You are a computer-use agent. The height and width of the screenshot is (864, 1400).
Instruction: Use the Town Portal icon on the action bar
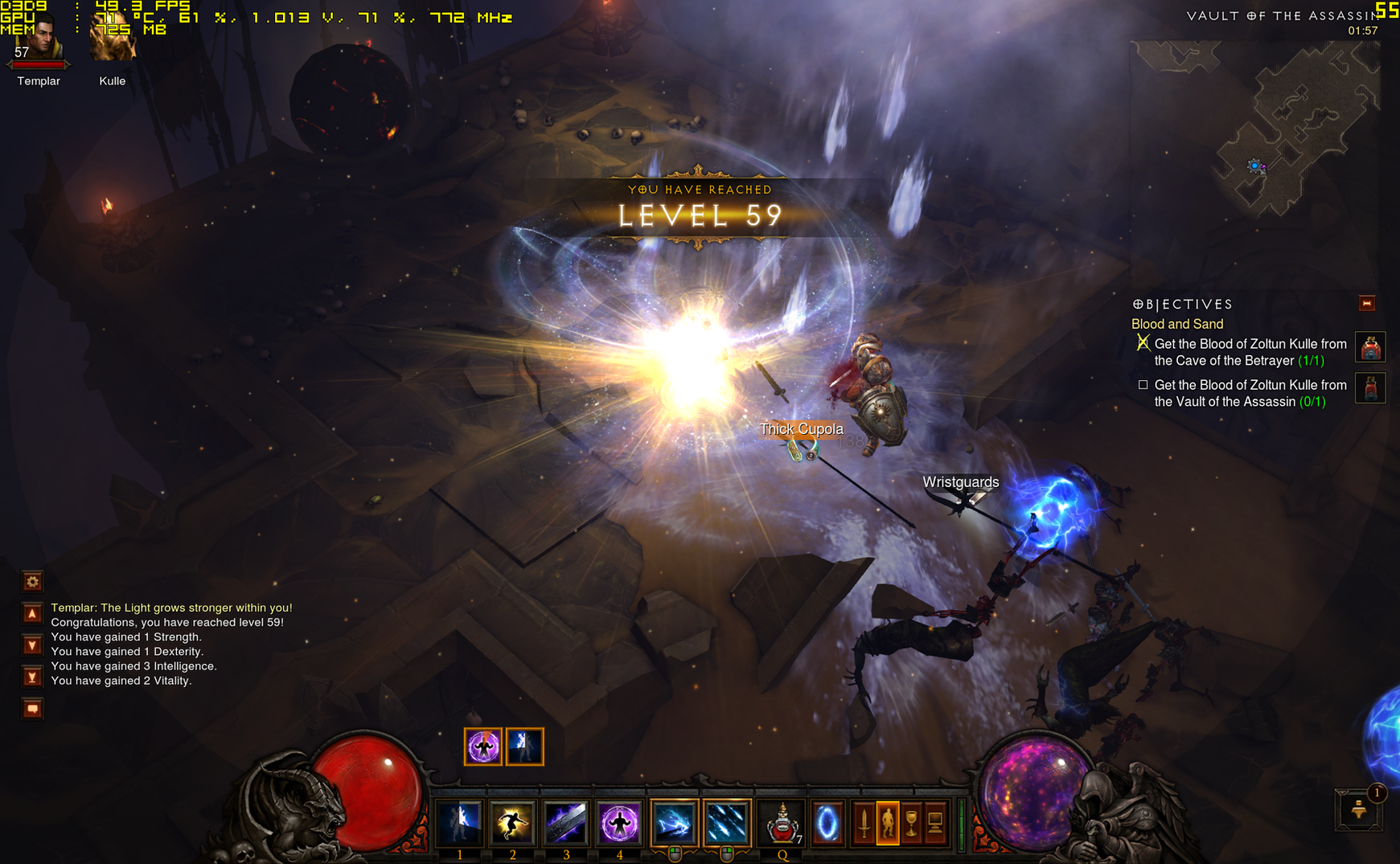827,822
